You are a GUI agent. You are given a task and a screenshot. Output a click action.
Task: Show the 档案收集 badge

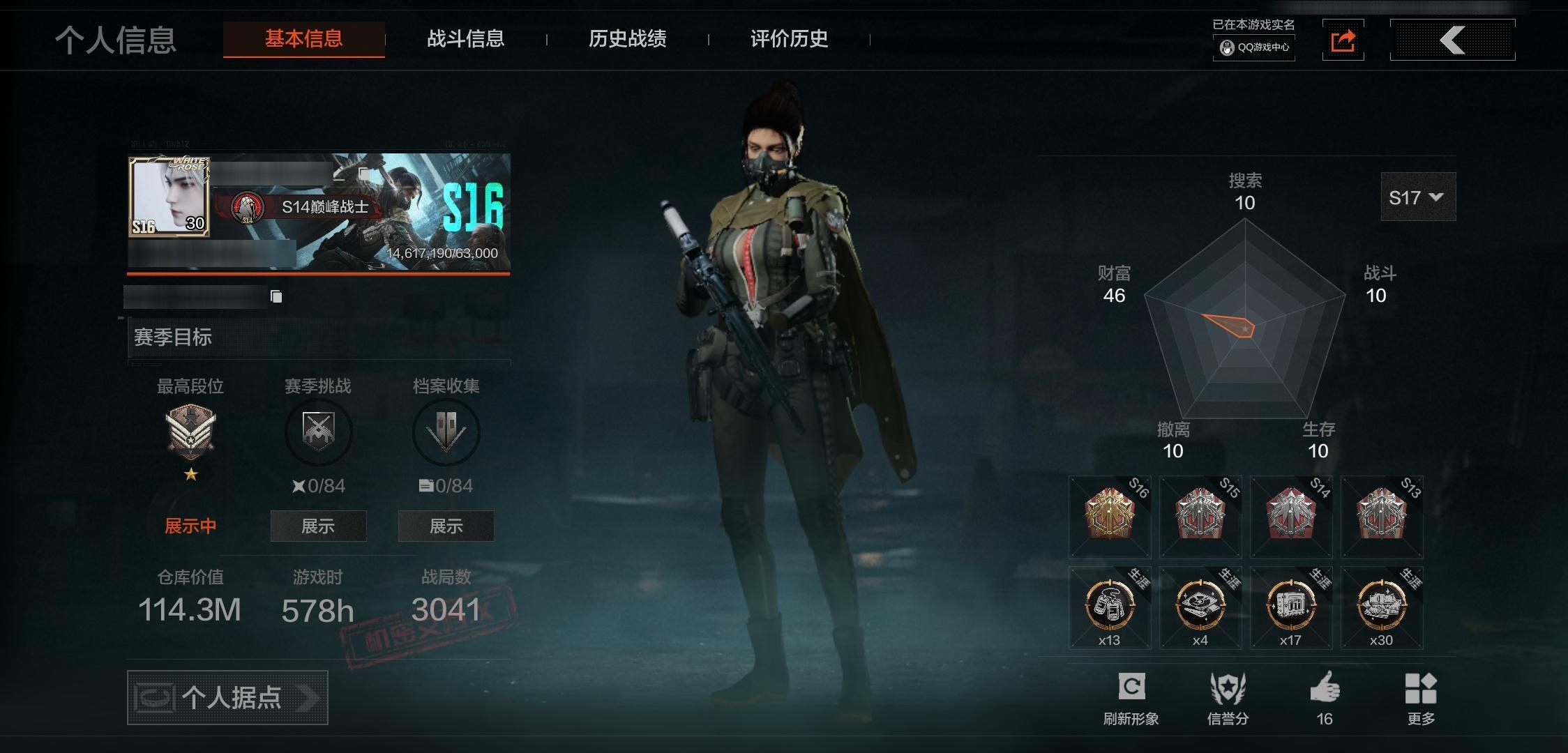(446, 526)
